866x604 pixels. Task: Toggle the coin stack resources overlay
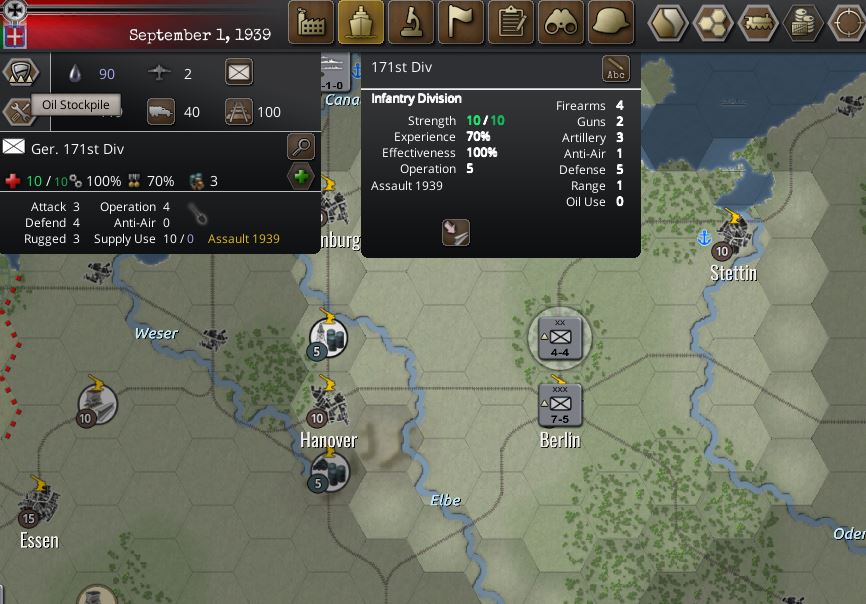coord(804,22)
